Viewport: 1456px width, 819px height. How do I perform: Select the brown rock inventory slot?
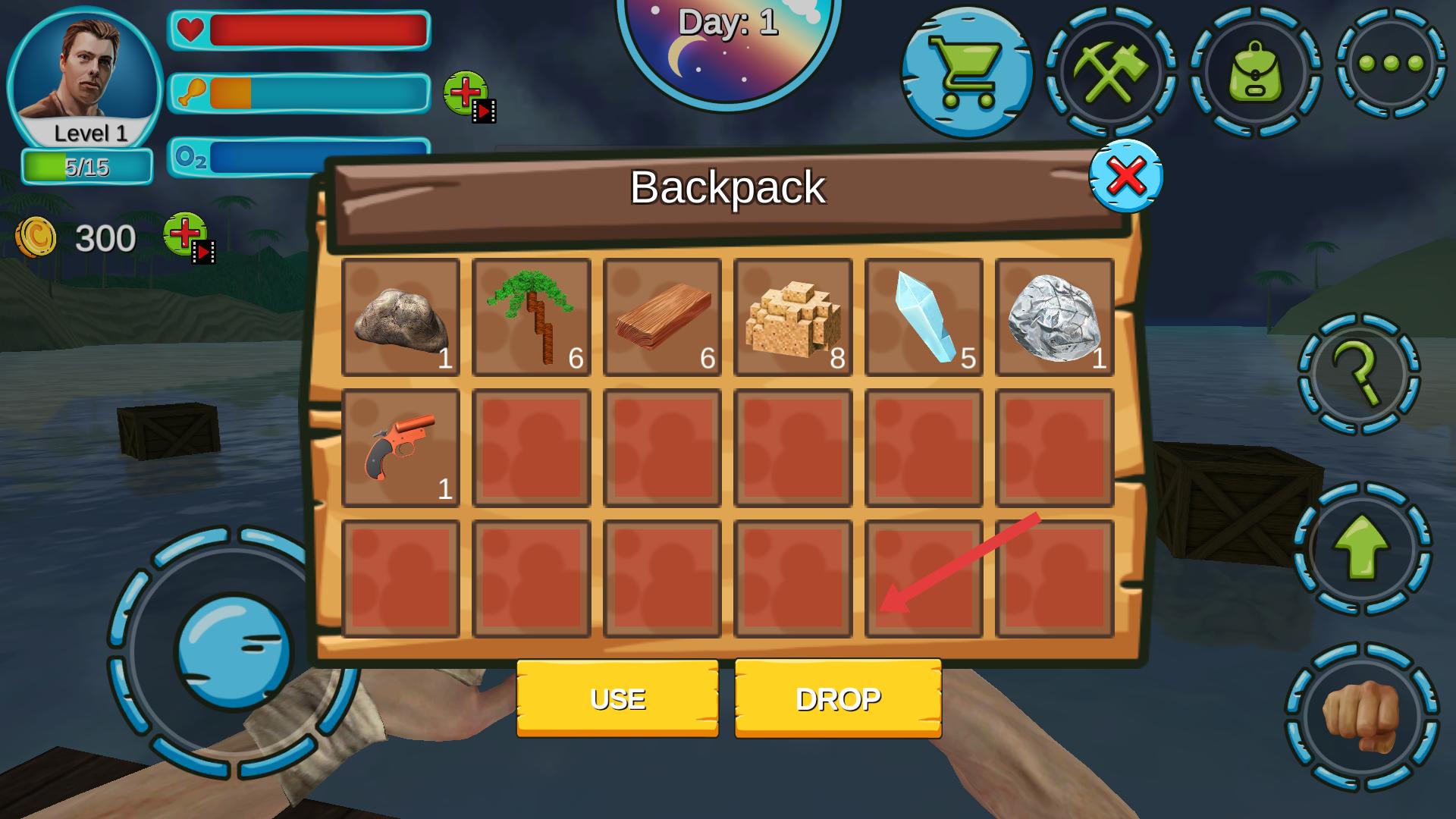[x=400, y=317]
